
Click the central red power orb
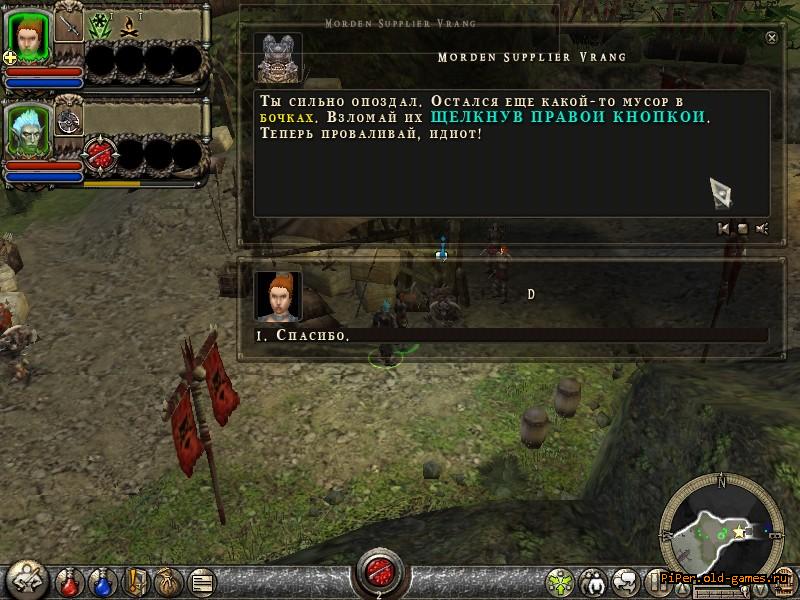point(379,570)
